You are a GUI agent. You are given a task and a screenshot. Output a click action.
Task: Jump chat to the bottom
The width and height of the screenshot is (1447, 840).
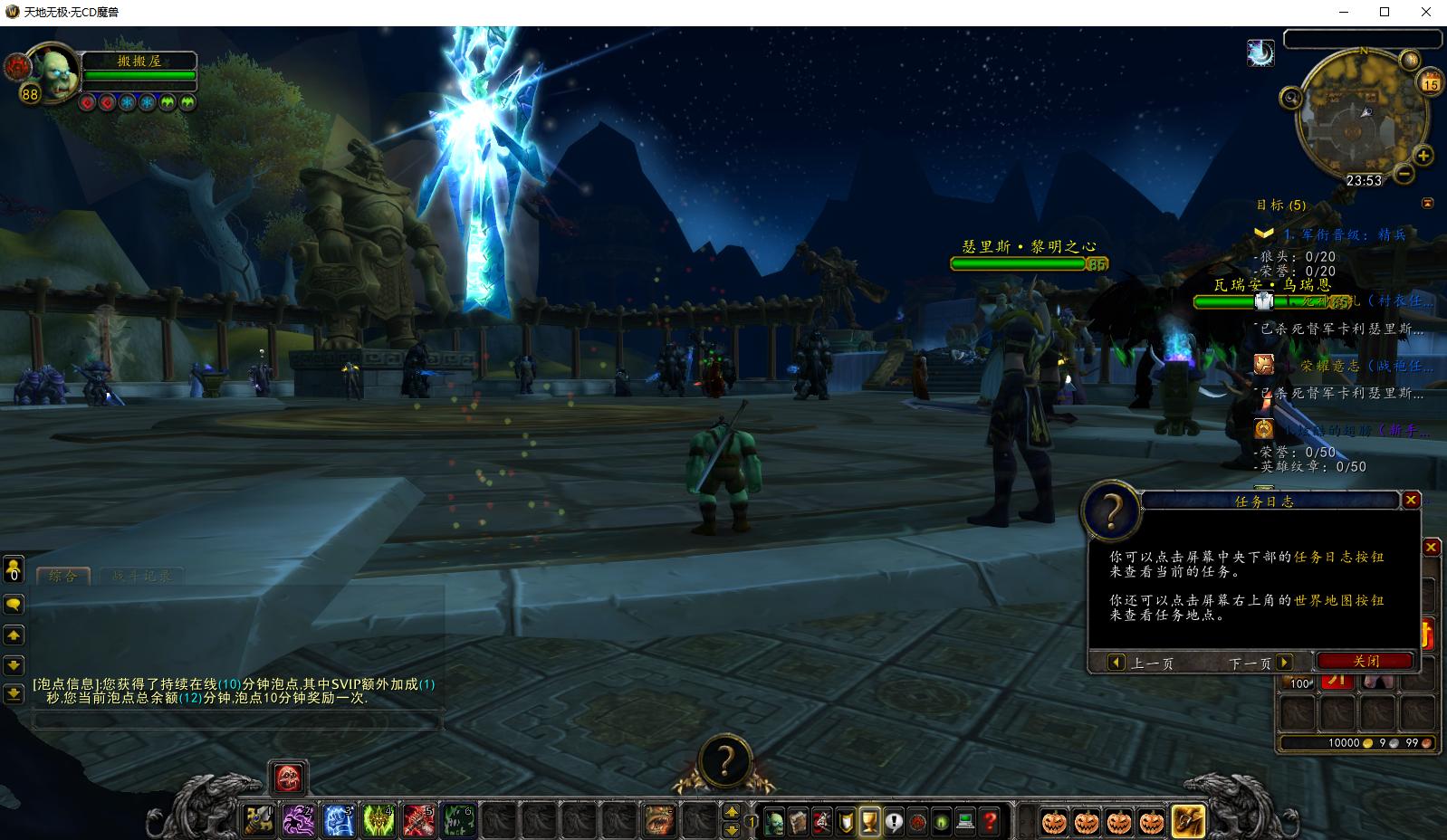[x=14, y=694]
